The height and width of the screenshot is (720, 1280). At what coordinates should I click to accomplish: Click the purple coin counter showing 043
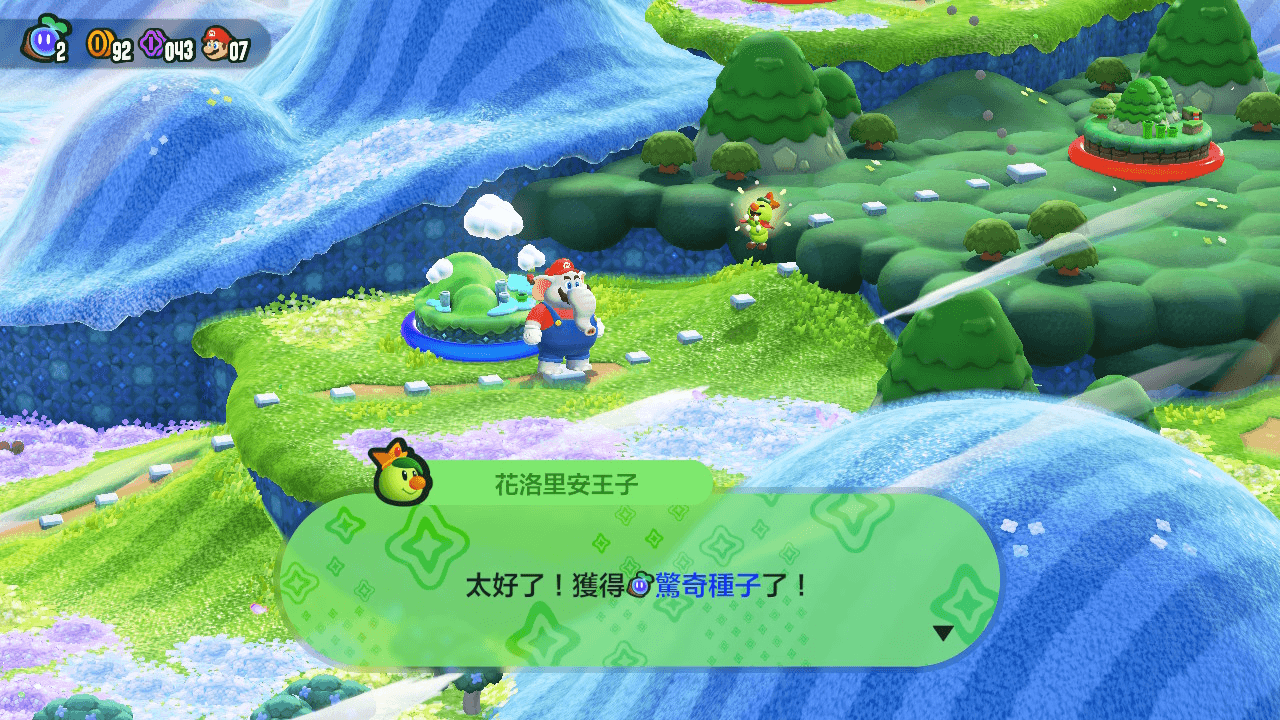click(178, 50)
